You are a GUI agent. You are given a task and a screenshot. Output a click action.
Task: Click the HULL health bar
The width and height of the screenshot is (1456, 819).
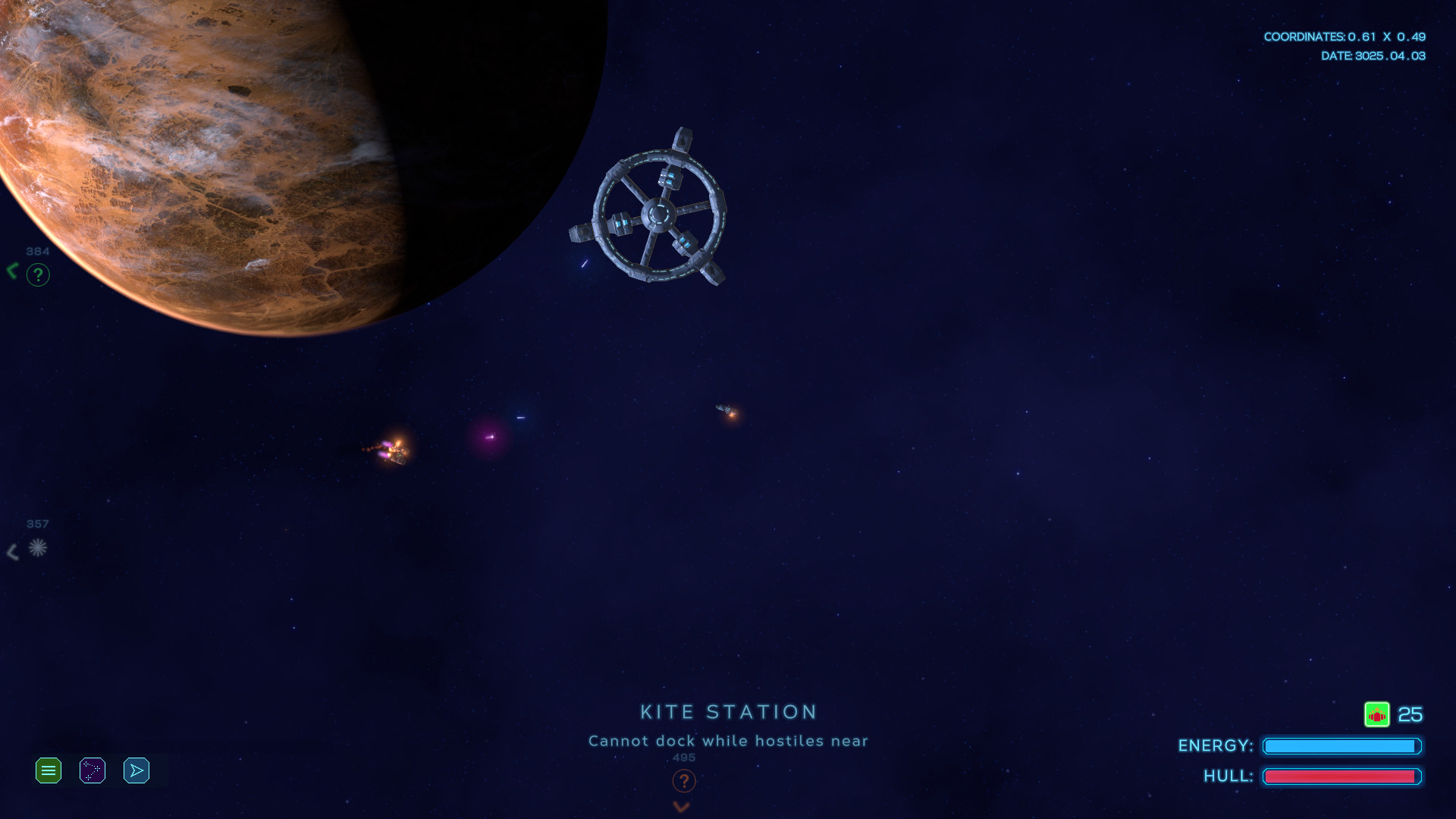point(1342,776)
